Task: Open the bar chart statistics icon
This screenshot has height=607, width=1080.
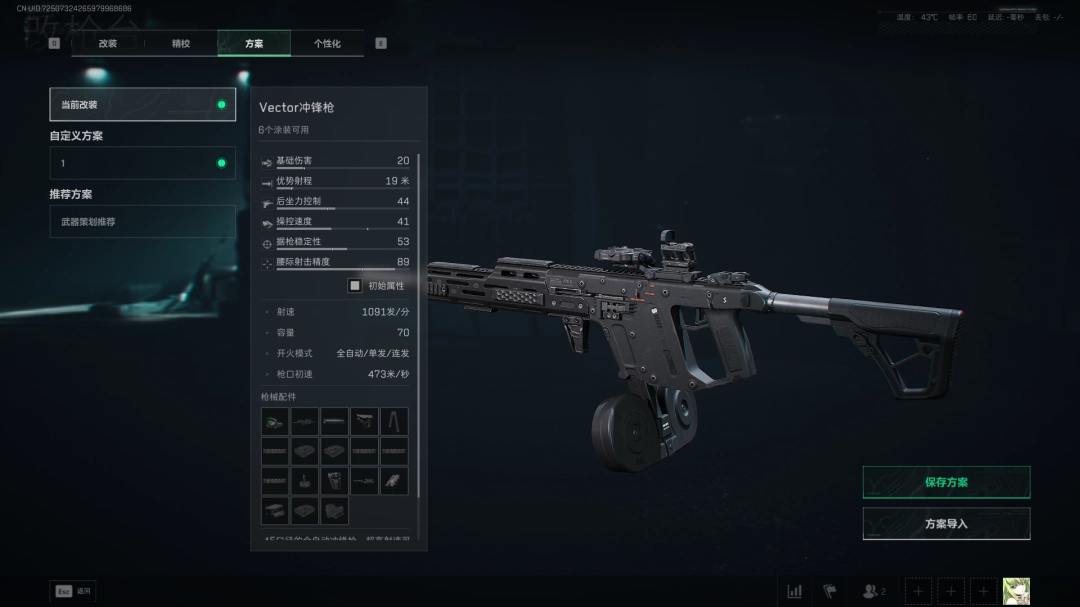Action: pyautogui.click(x=794, y=591)
